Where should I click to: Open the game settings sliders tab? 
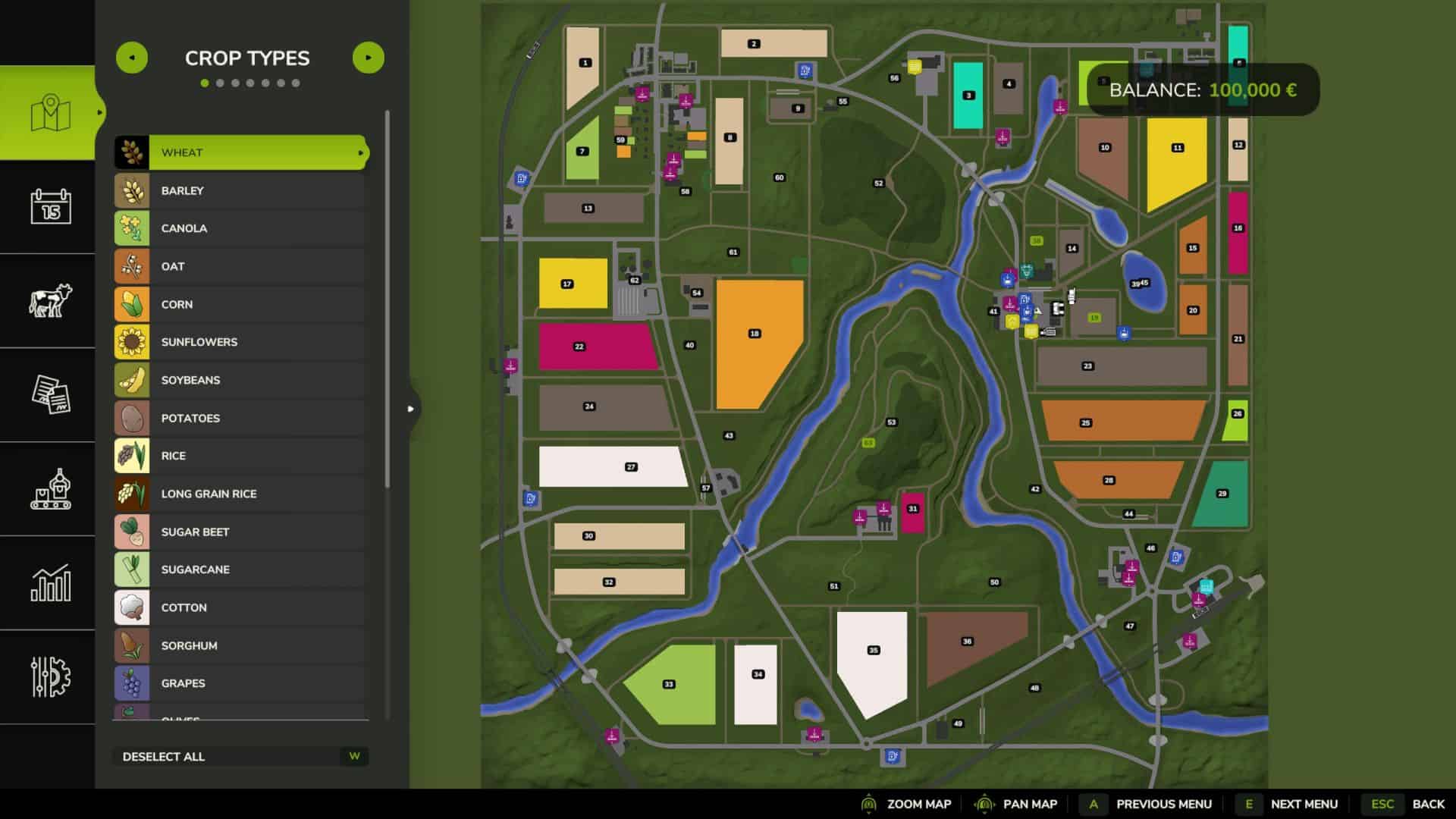(50, 676)
